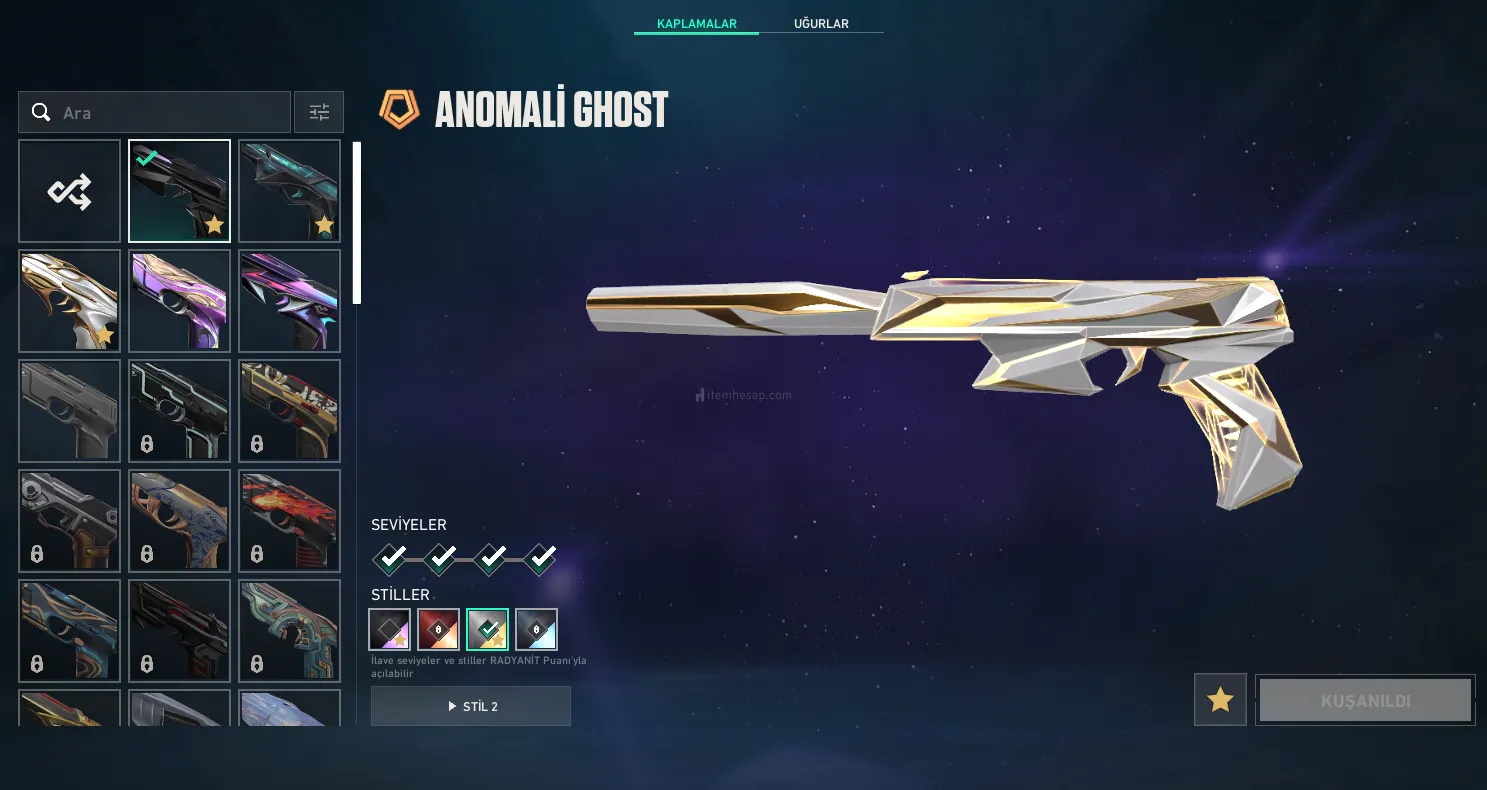Choose the white and gold Ghost skin thumbnail

point(70,301)
